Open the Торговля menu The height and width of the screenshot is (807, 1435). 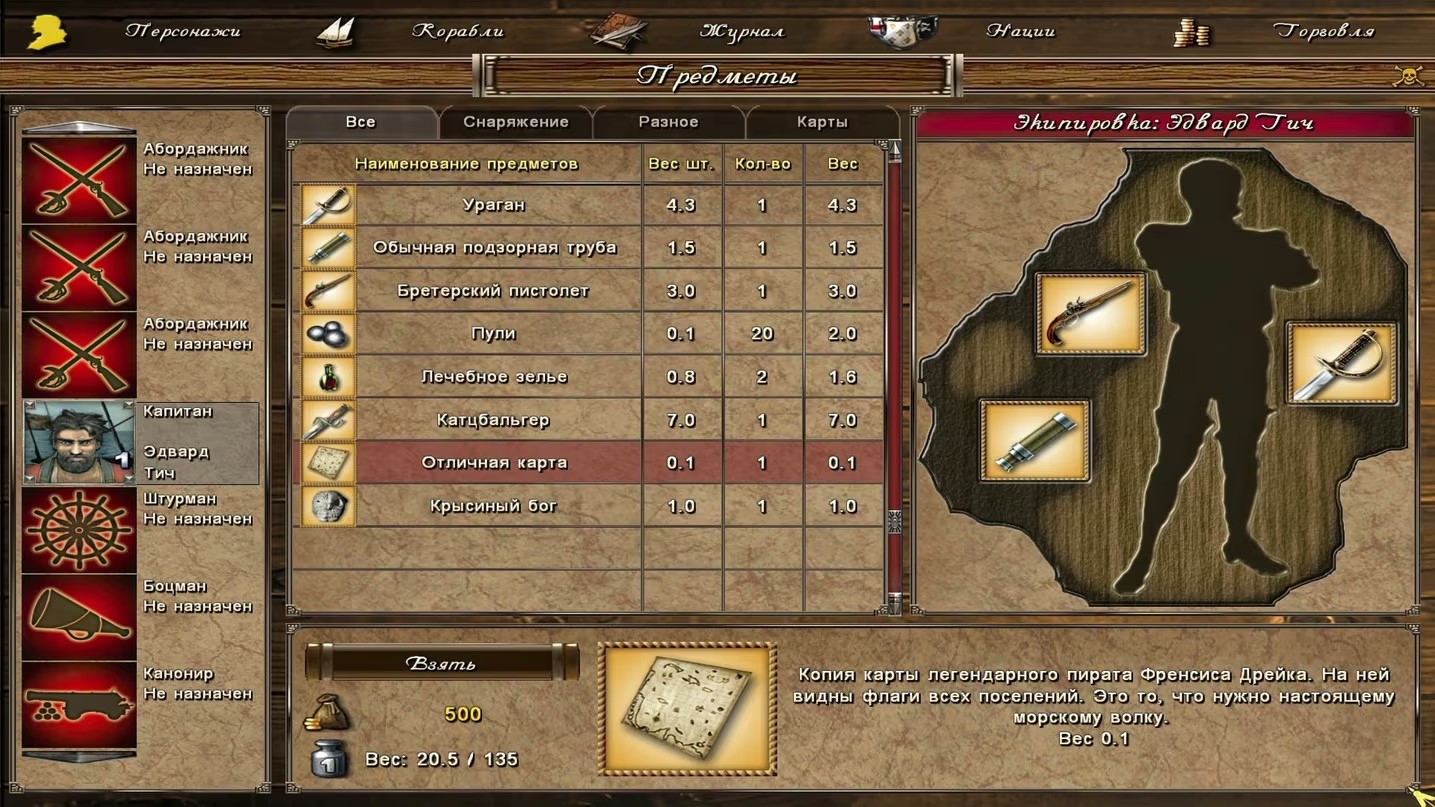pyautogui.click(x=1323, y=31)
